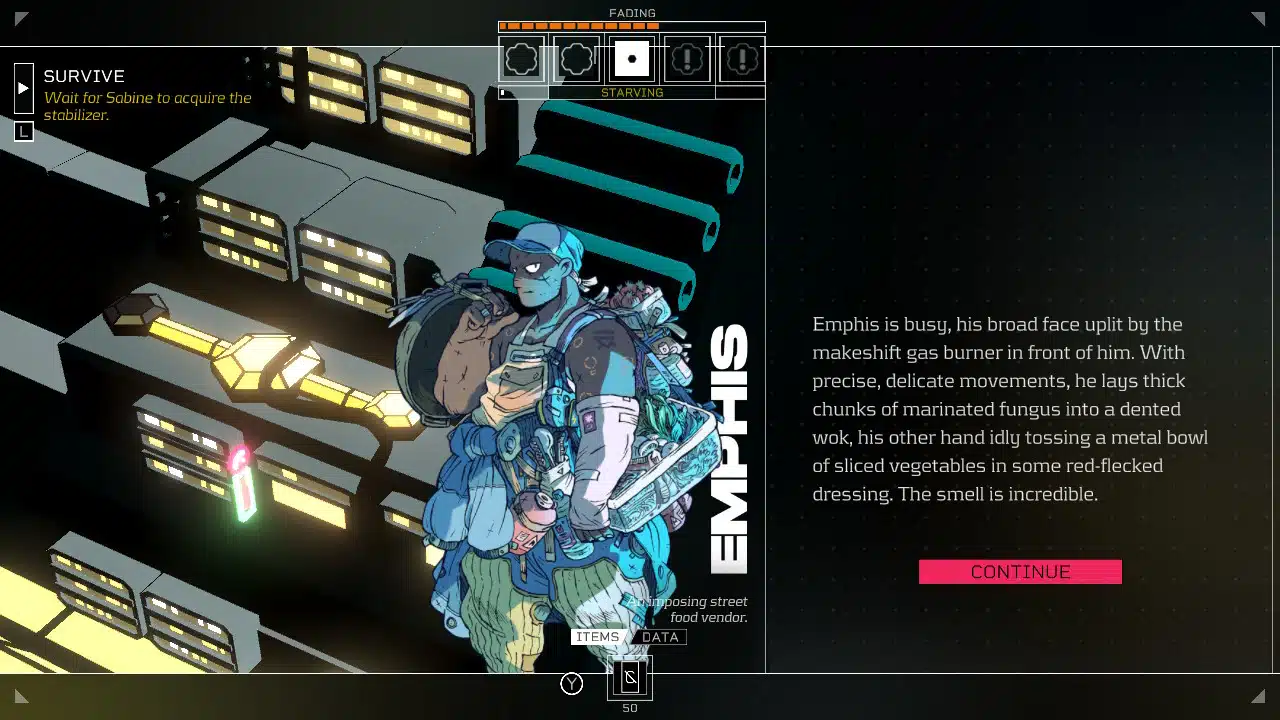Click the play arrow beside the SURVIVE objective

click(x=23, y=88)
